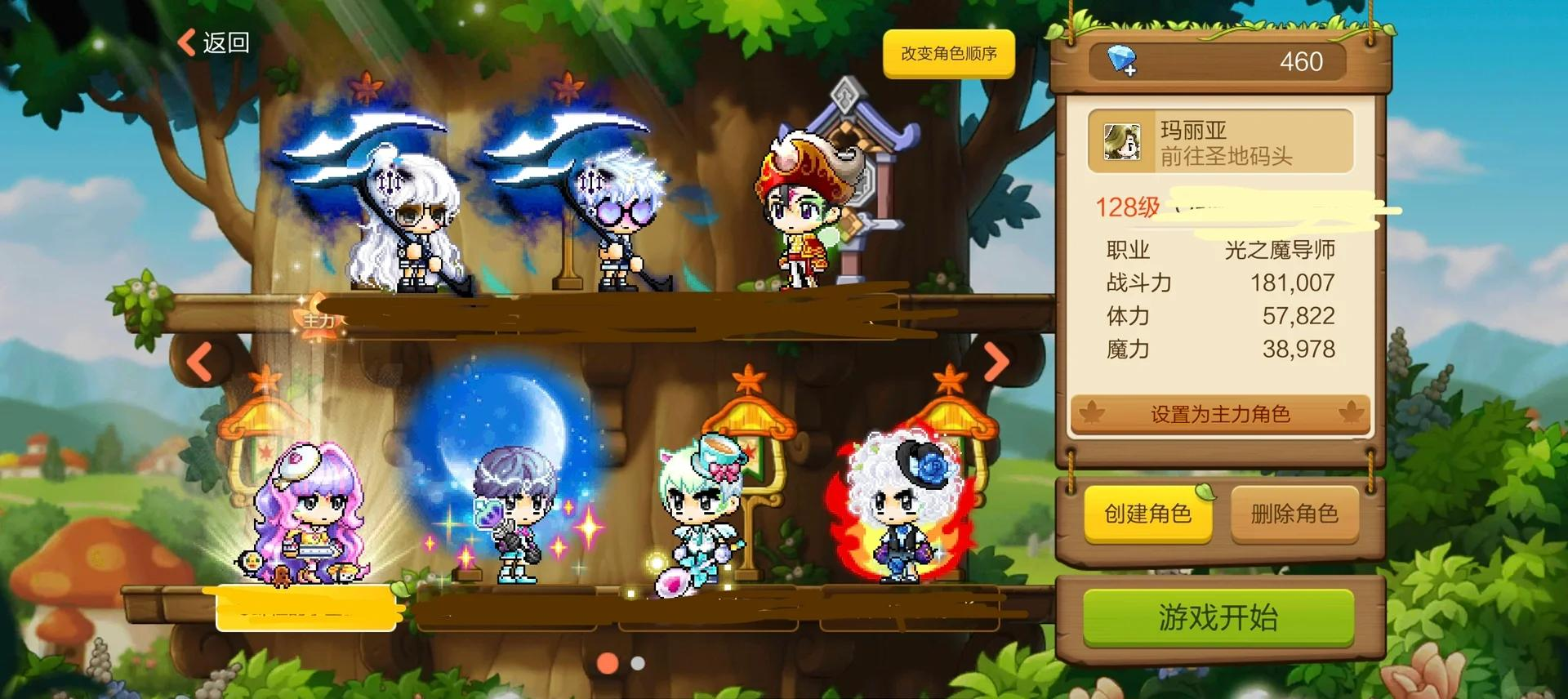Viewport: 1568px width, 699px height.
Task: Create a new character with 创建角色
Action: tap(1147, 514)
